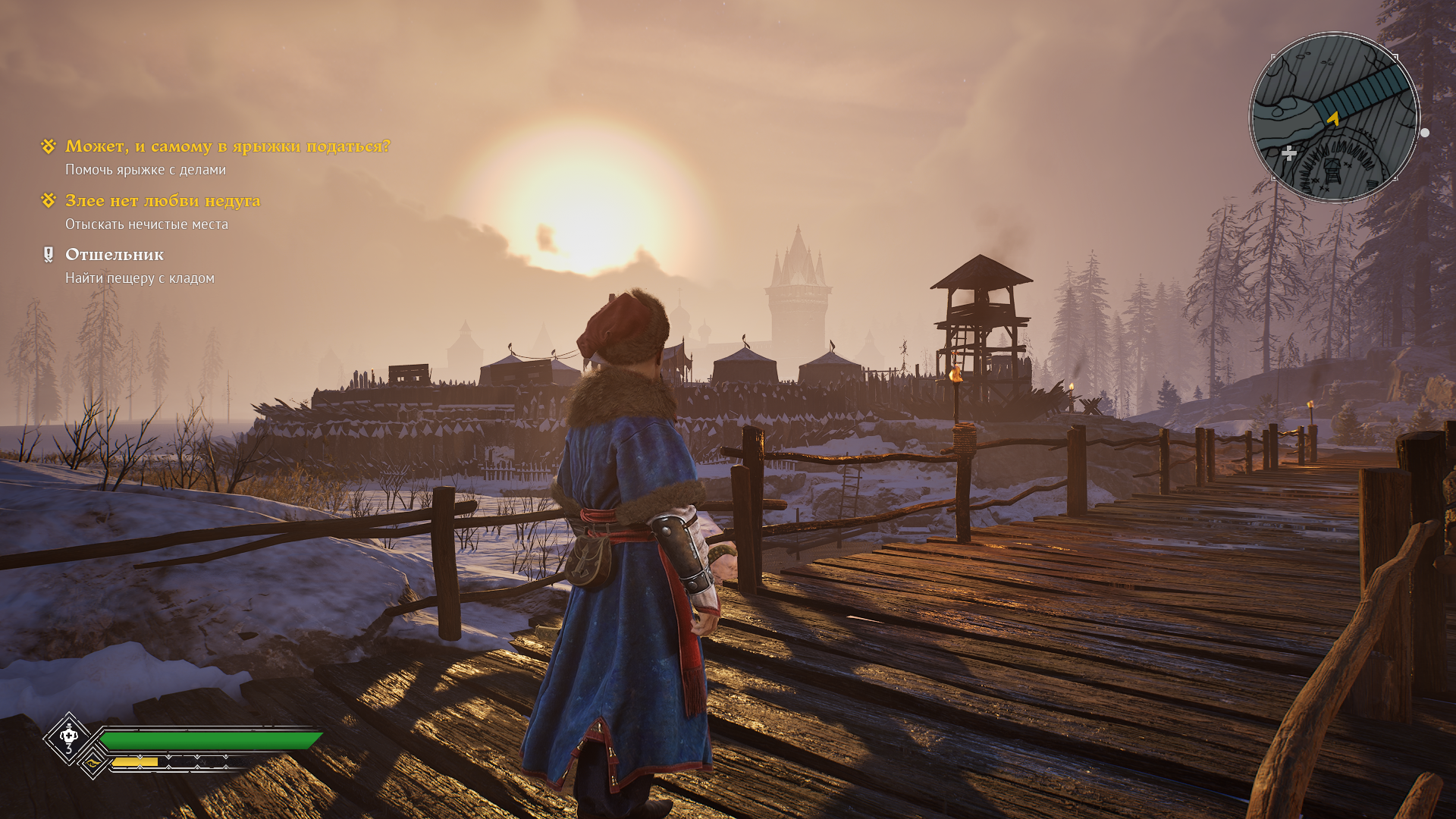Open the circular minimap
Viewport: 1456px width, 819px height.
1334,118
